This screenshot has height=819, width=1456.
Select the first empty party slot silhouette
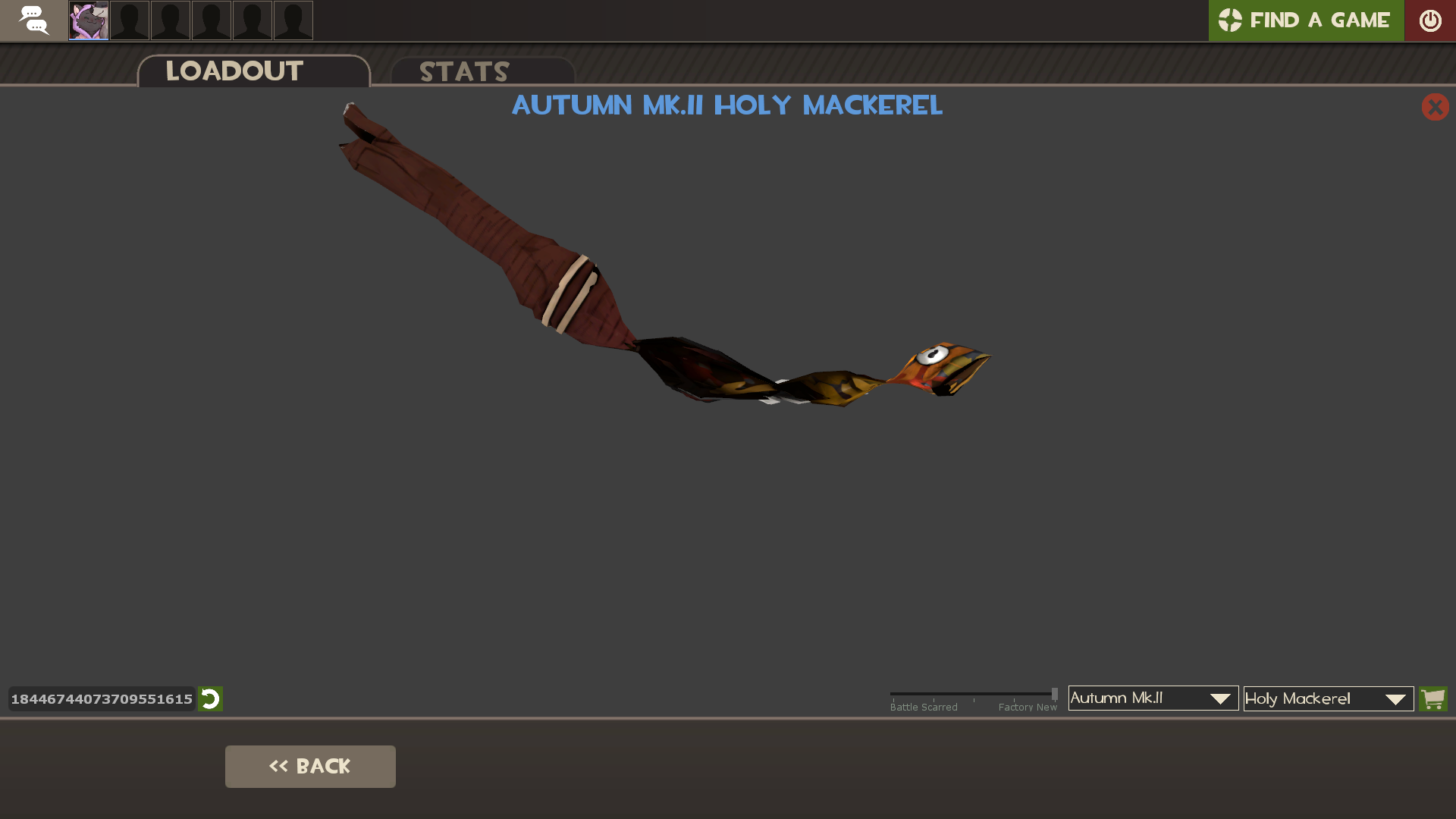click(129, 20)
